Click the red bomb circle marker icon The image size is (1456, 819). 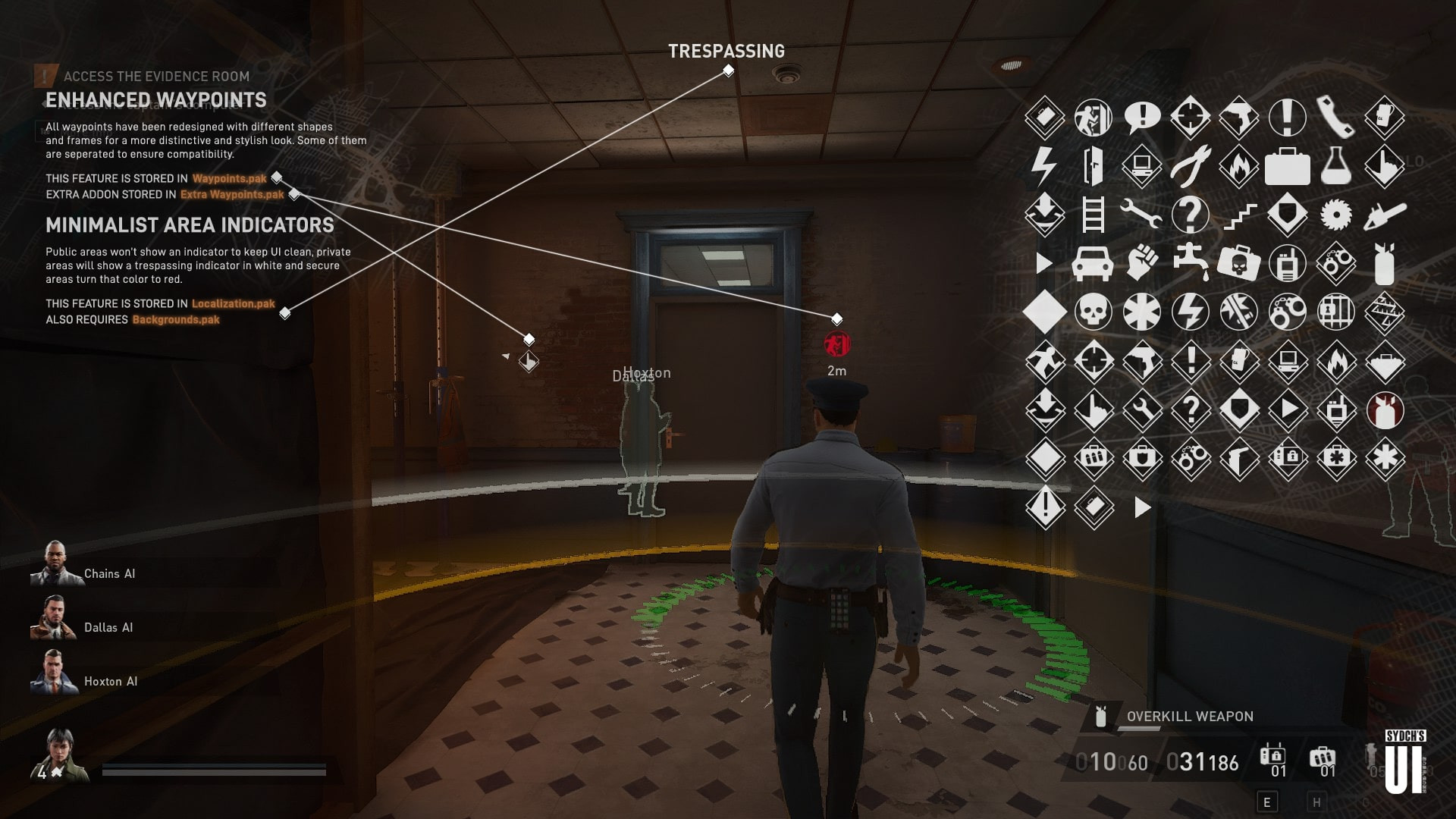pos(1385,410)
